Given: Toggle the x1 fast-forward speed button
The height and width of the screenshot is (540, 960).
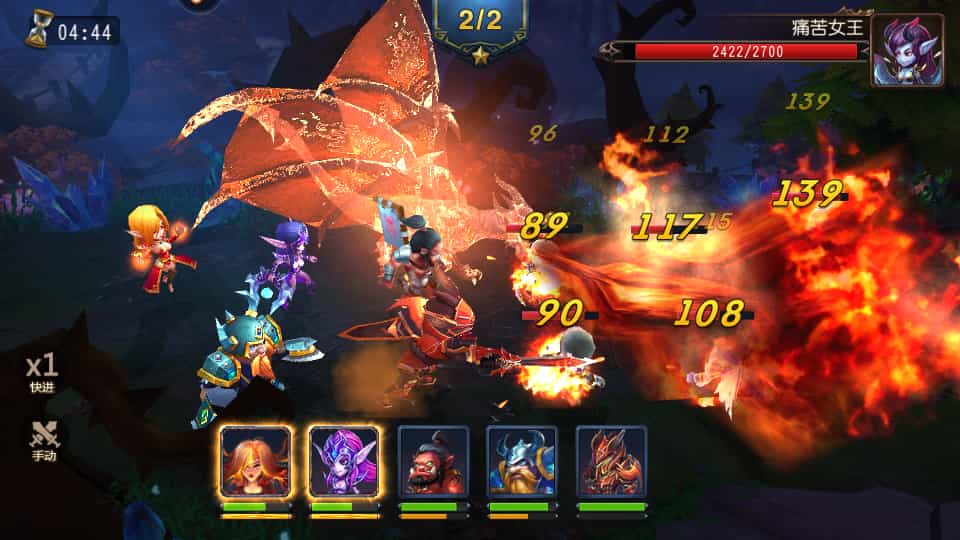Looking at the screenshot, I should click(41, 371).
